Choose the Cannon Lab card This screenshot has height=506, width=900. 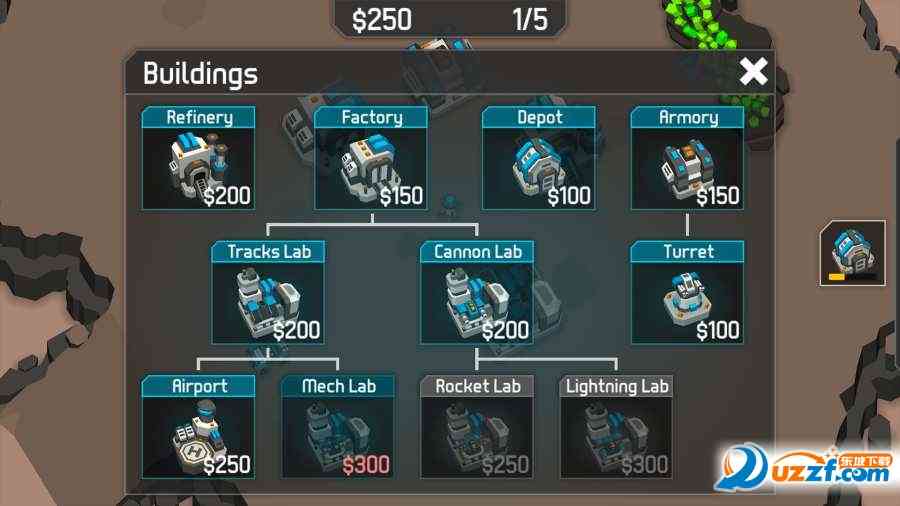[477, 293]
